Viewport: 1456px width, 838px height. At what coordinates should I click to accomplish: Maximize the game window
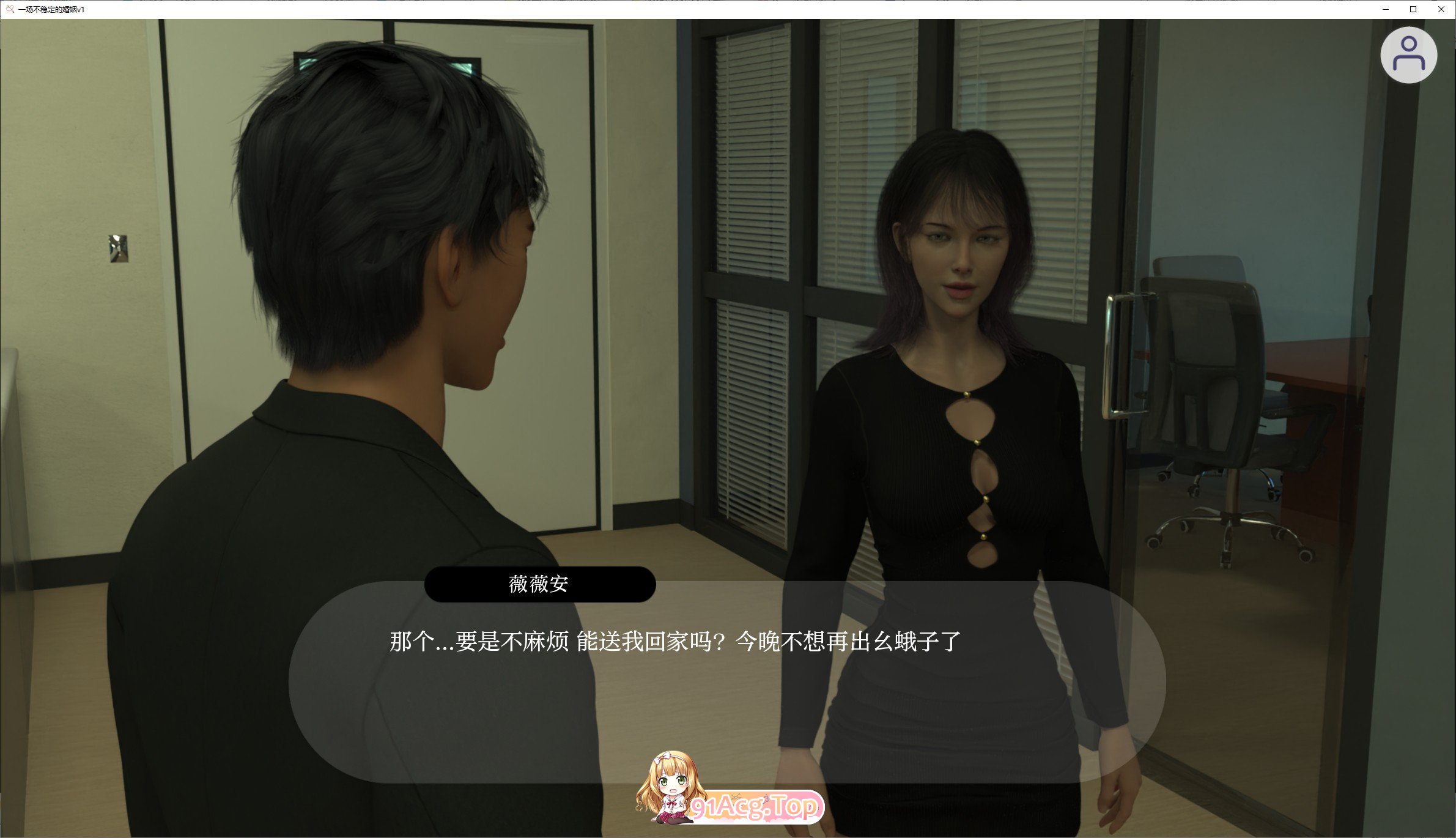[1414, 9]
